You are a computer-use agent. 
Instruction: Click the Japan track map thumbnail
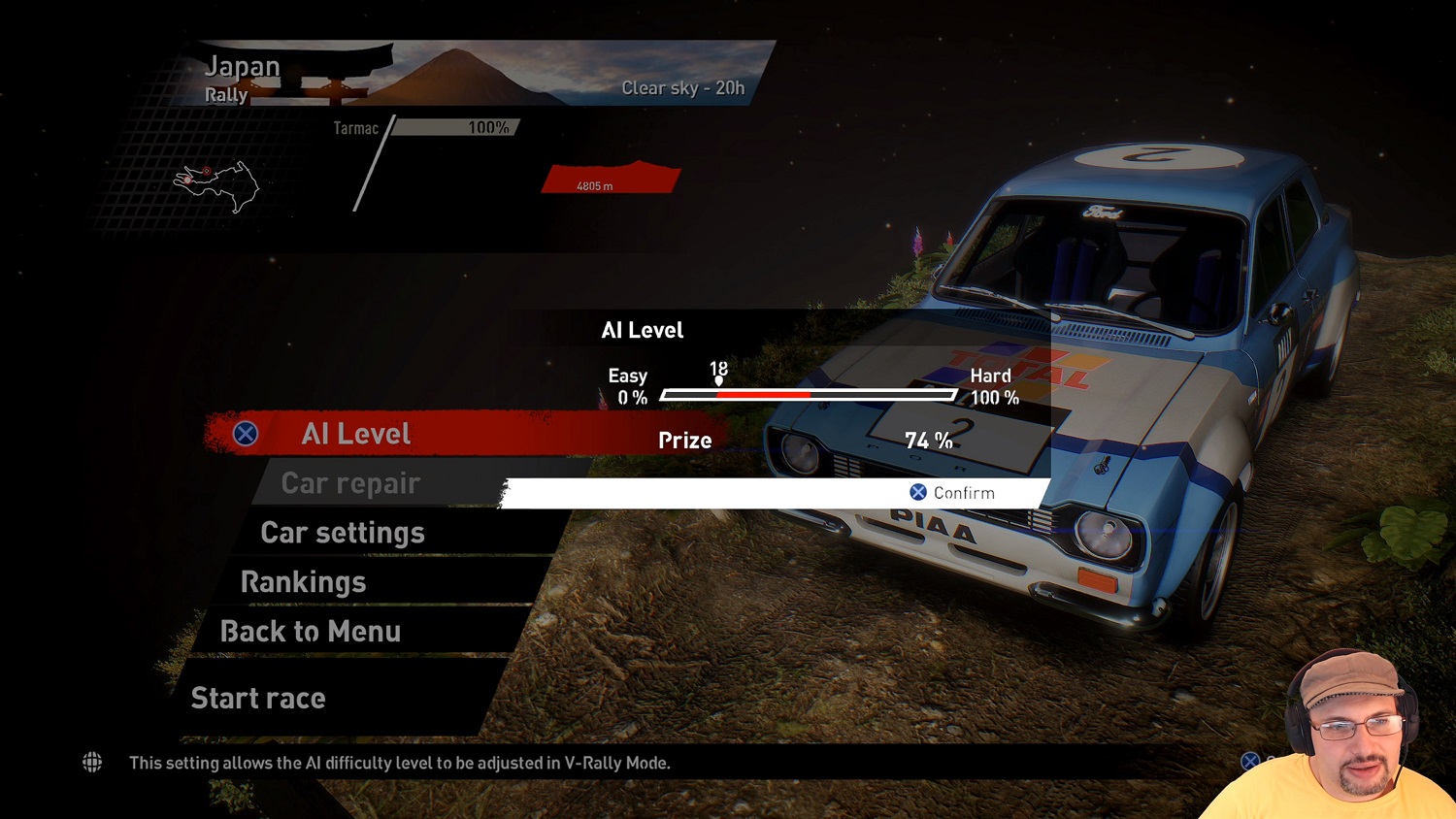point(216,184)
